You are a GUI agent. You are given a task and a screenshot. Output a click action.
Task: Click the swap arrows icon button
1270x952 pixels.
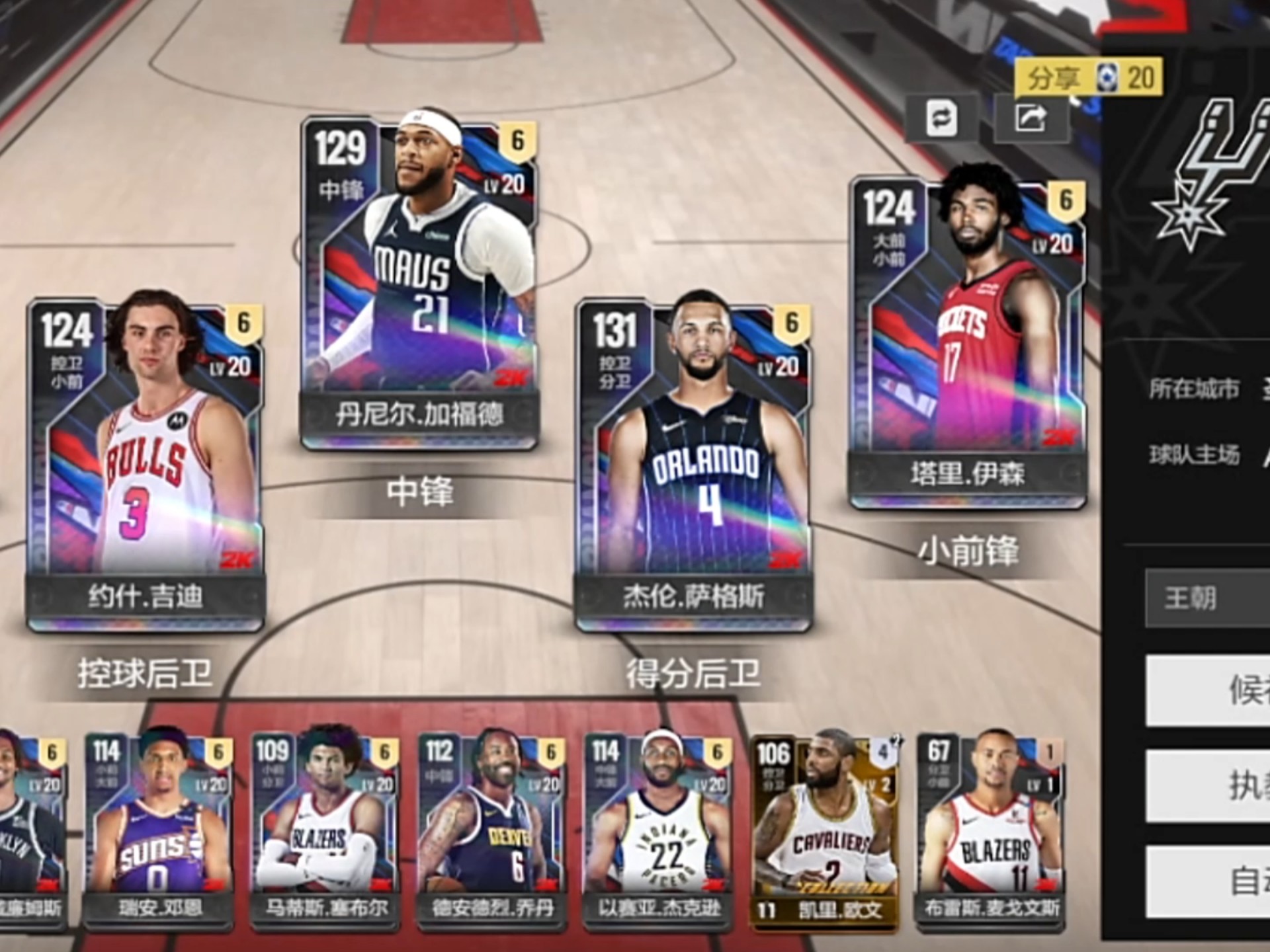(x=941, y=119)
